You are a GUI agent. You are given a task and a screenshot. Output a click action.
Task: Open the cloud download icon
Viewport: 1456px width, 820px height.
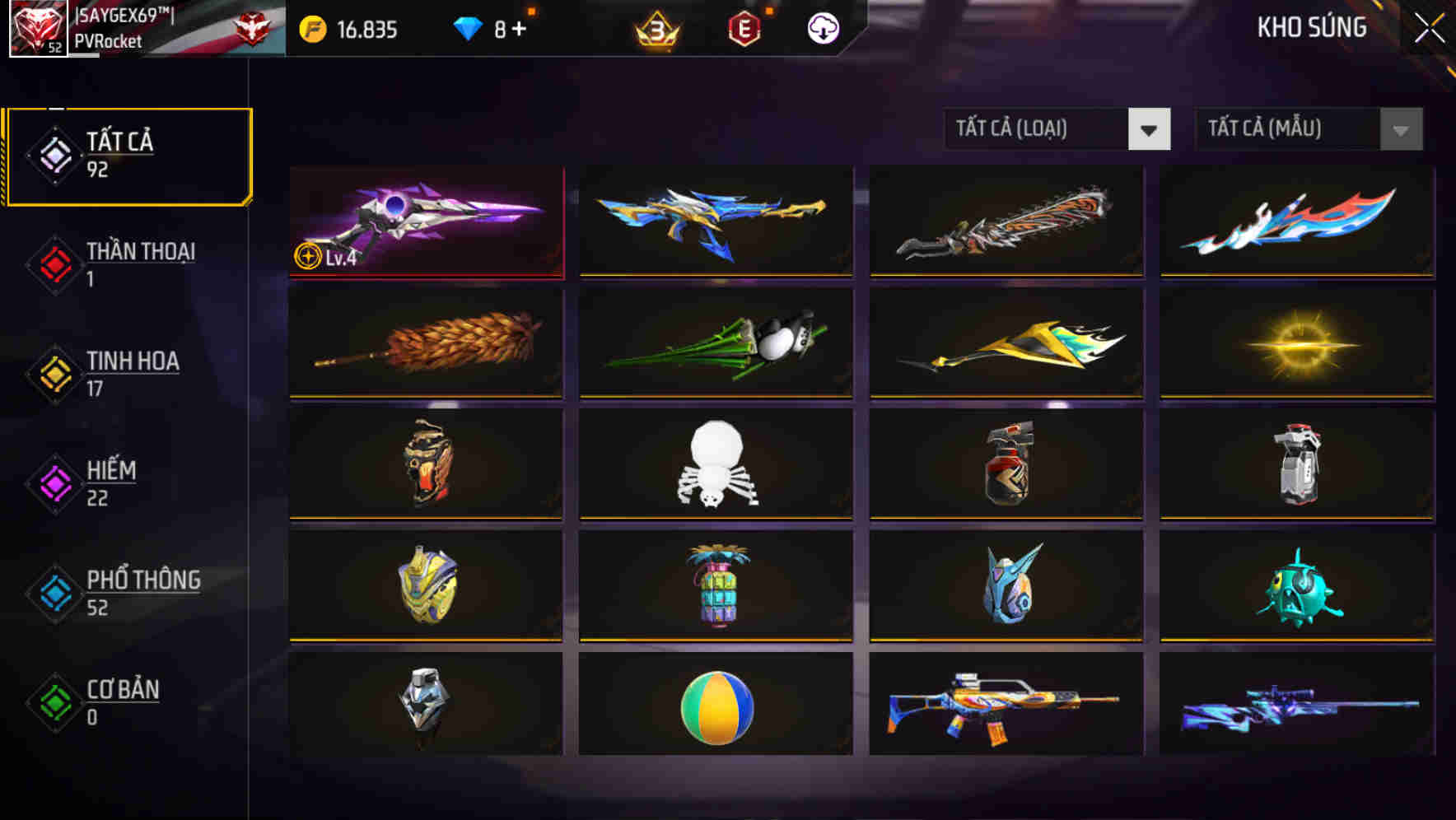[823, 27]
